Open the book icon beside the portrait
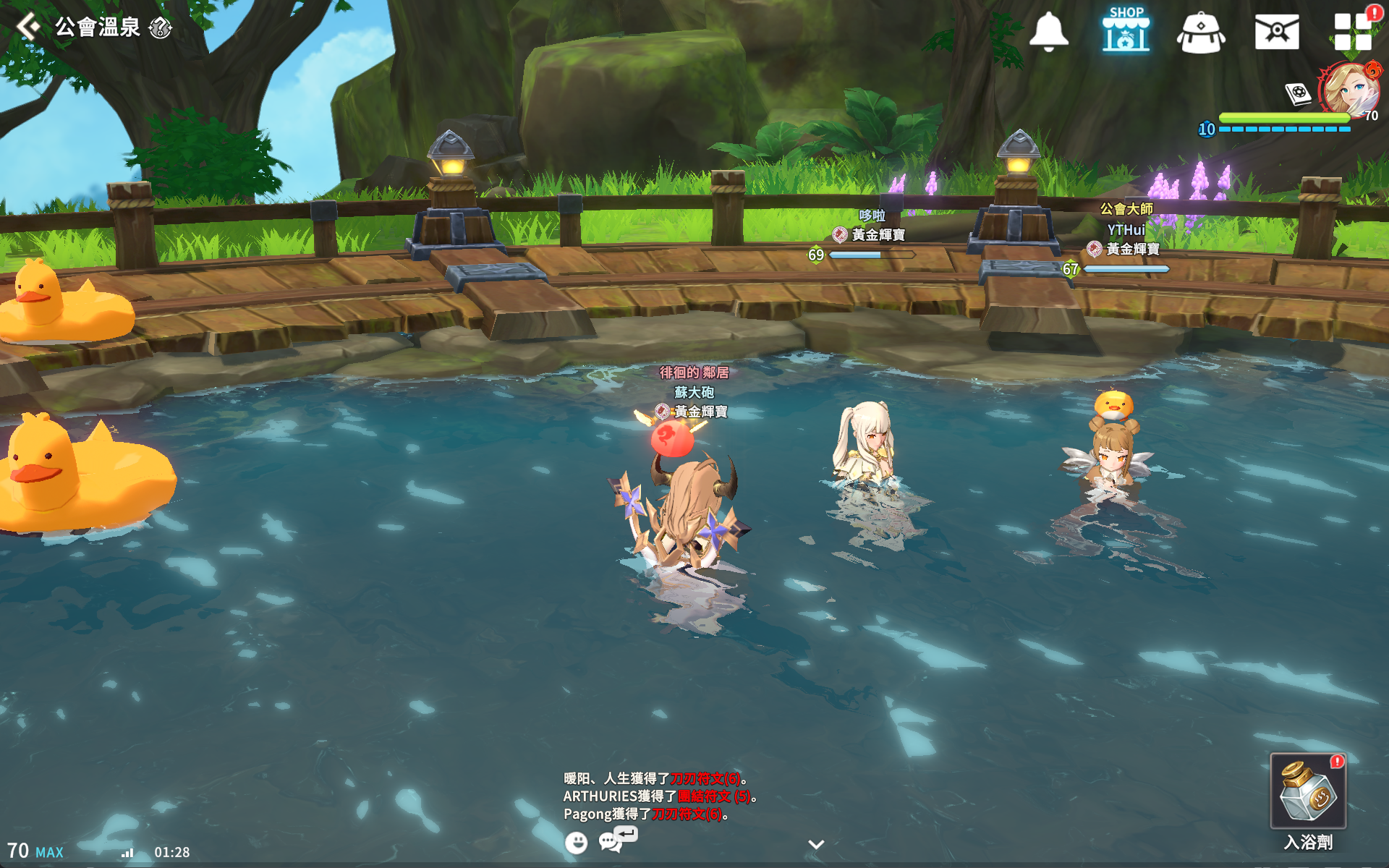Screen dimensions: 1389x868 [1298, 93]
